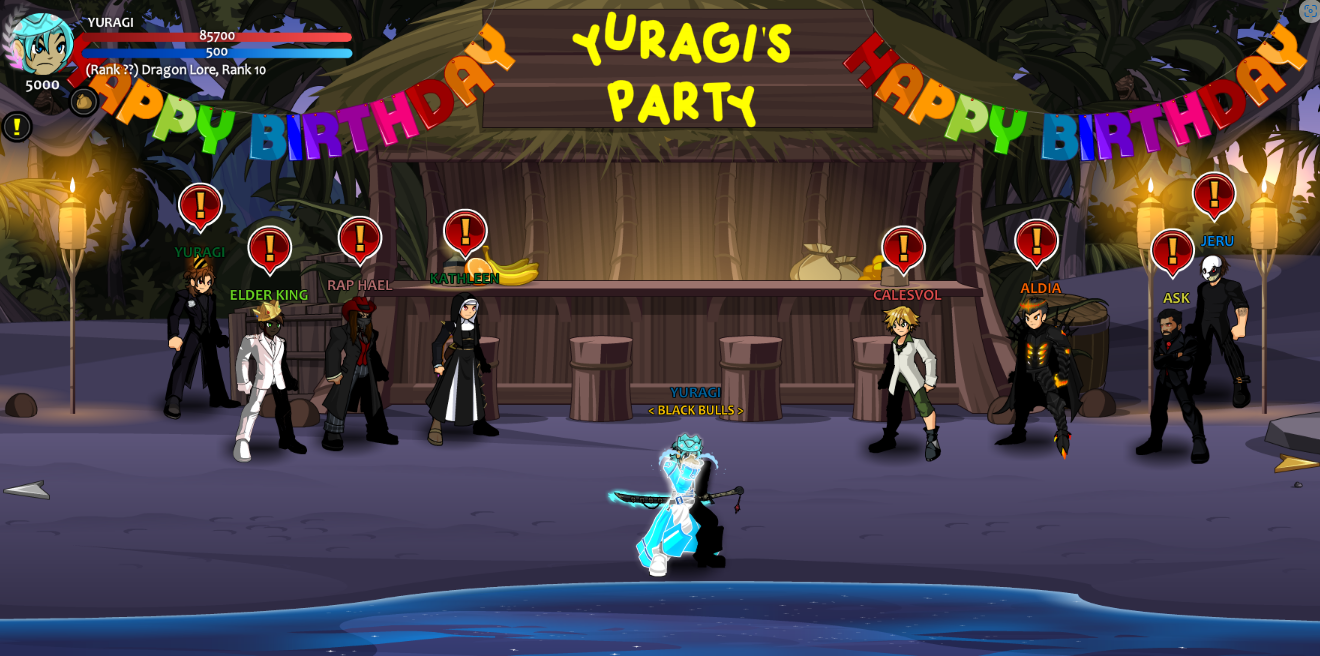The image size is (1320, 656).
Task: Click the gold navigation arrow
Action: (x=1295, y=463)
